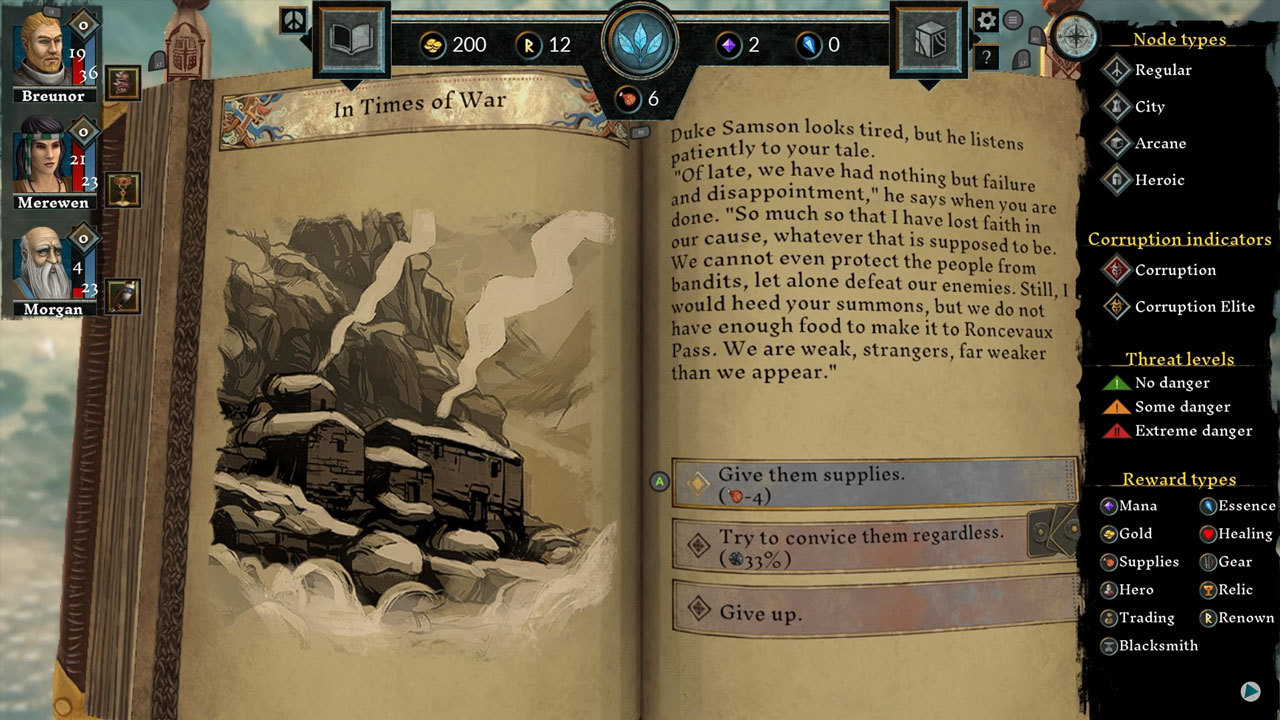Select Breunor's hero portrait
The width and height of the screenshot is (1280, 720).
pyautogui.click(x=43, y=49)
